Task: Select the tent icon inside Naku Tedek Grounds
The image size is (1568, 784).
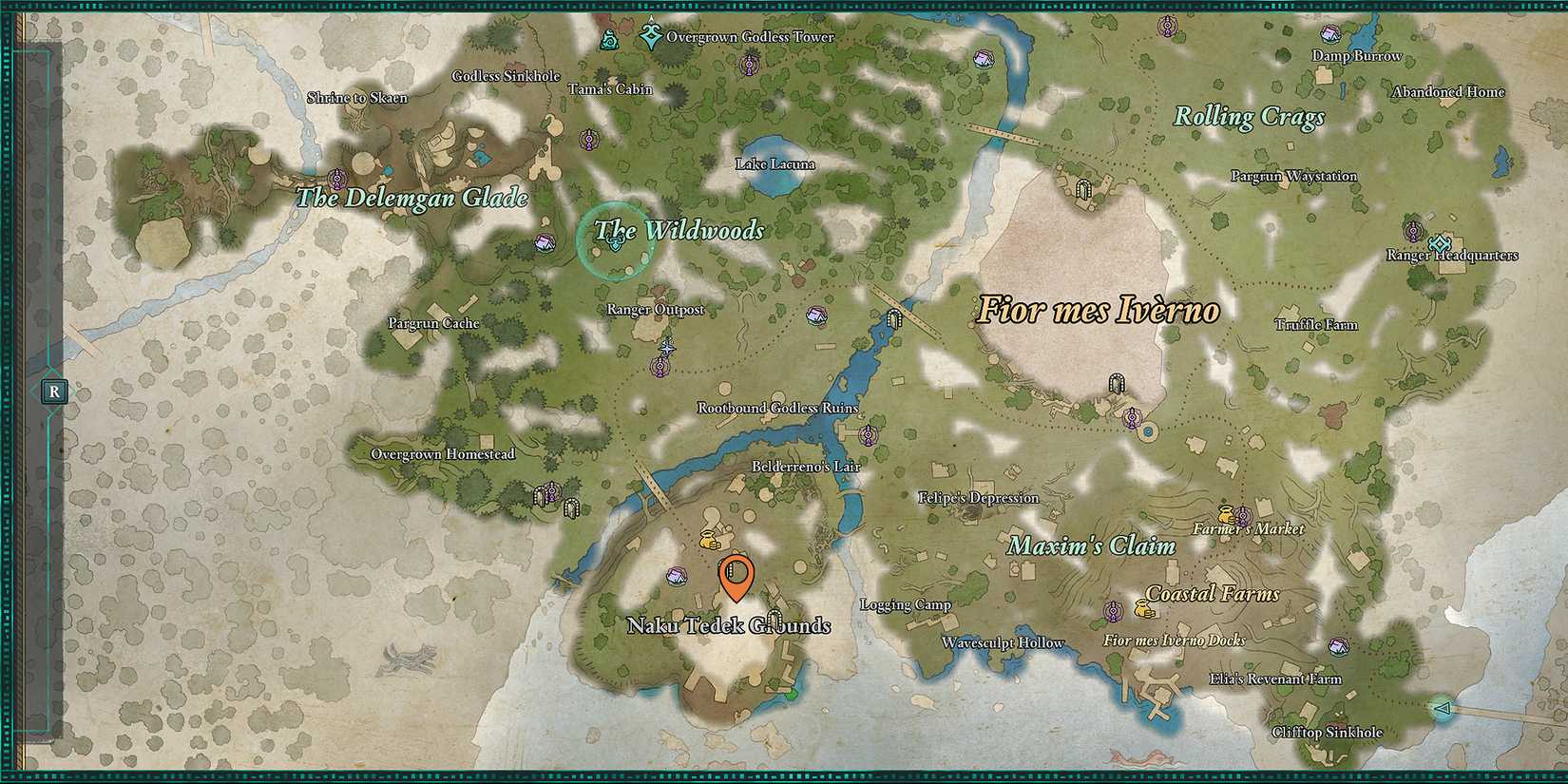Action: click(x=678, y=578)
